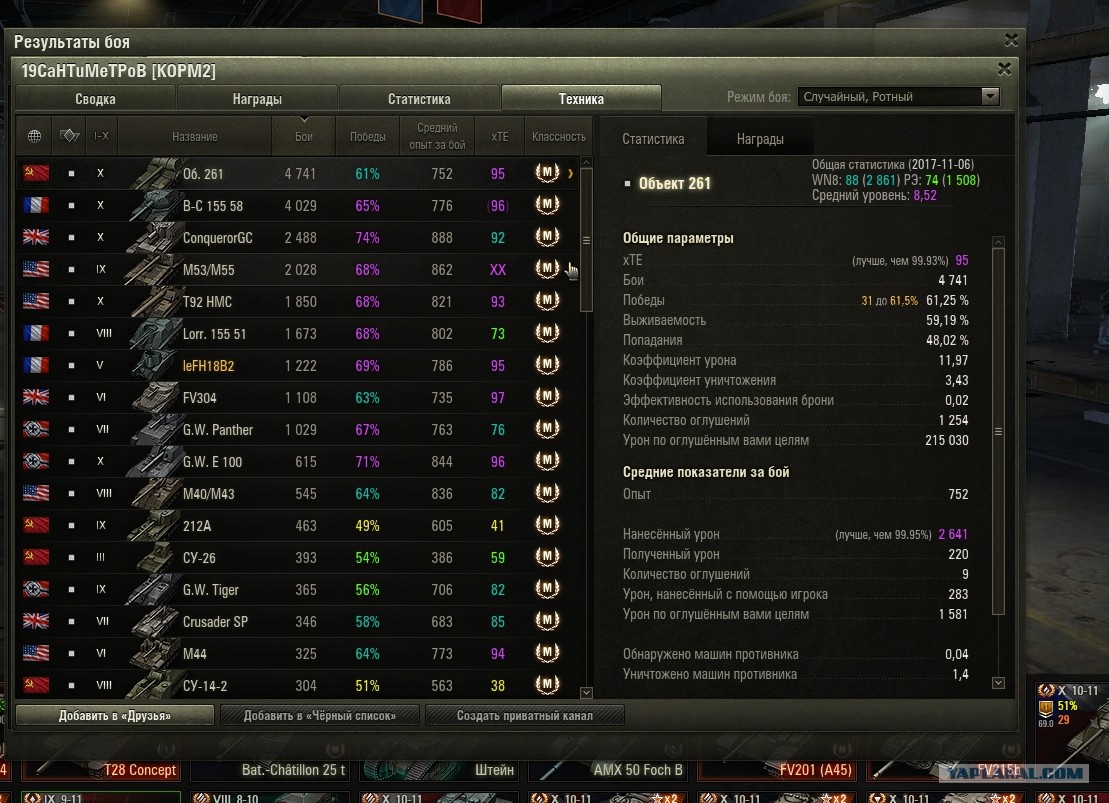Click Добавить в «Чёрный список» button

[x=319, y=715]
